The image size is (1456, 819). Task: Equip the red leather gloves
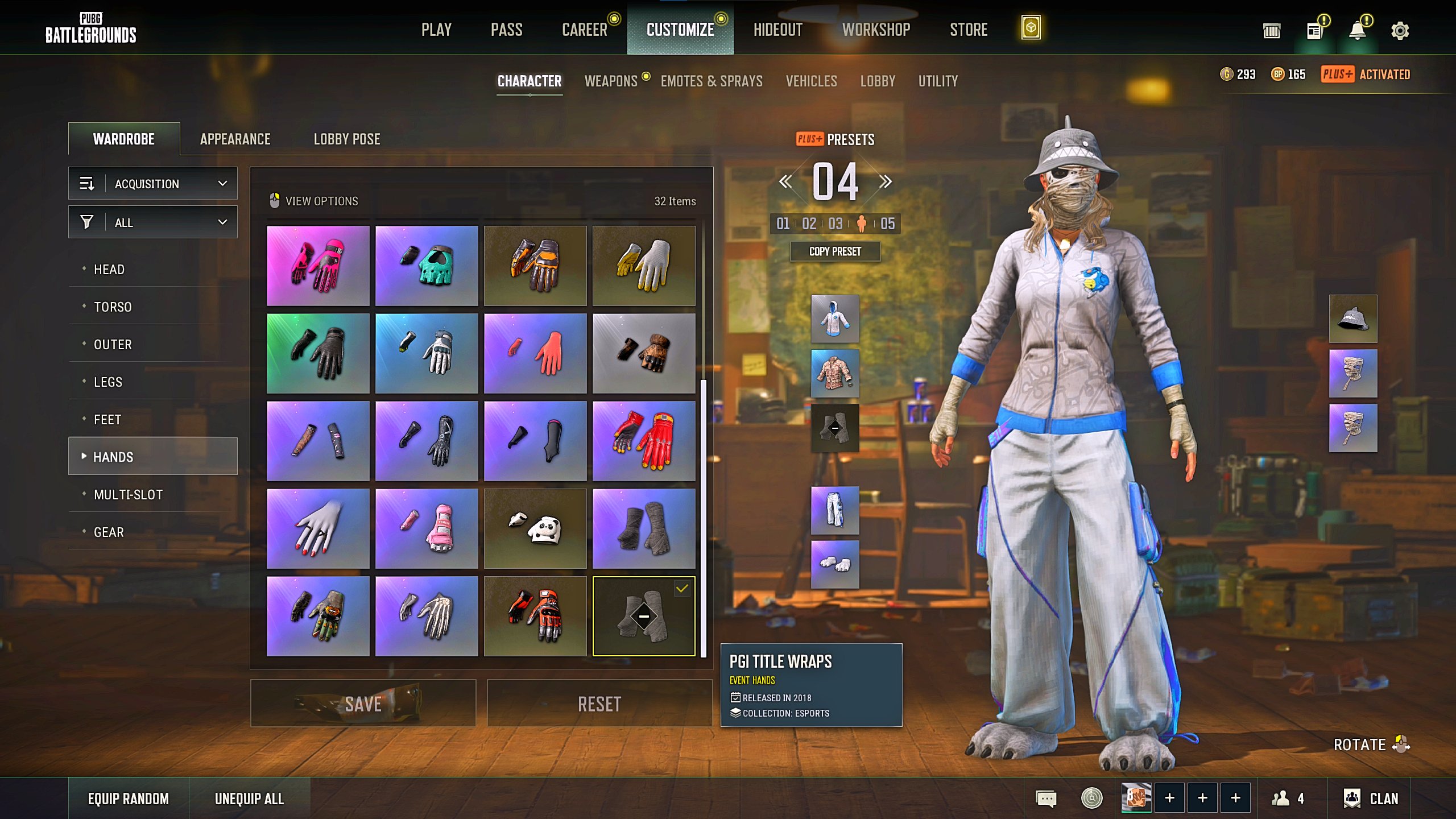click(644, 441)
